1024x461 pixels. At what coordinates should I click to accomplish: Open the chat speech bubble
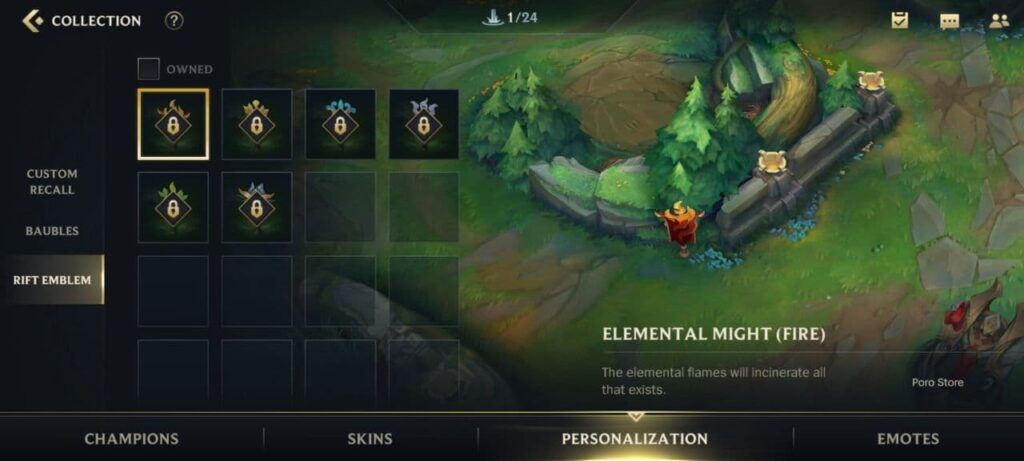(949, 20)
